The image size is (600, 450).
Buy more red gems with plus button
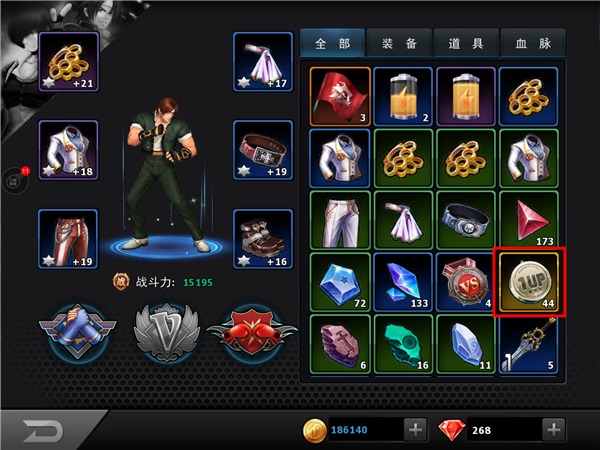pyautogui.click(x=554, y=429)
